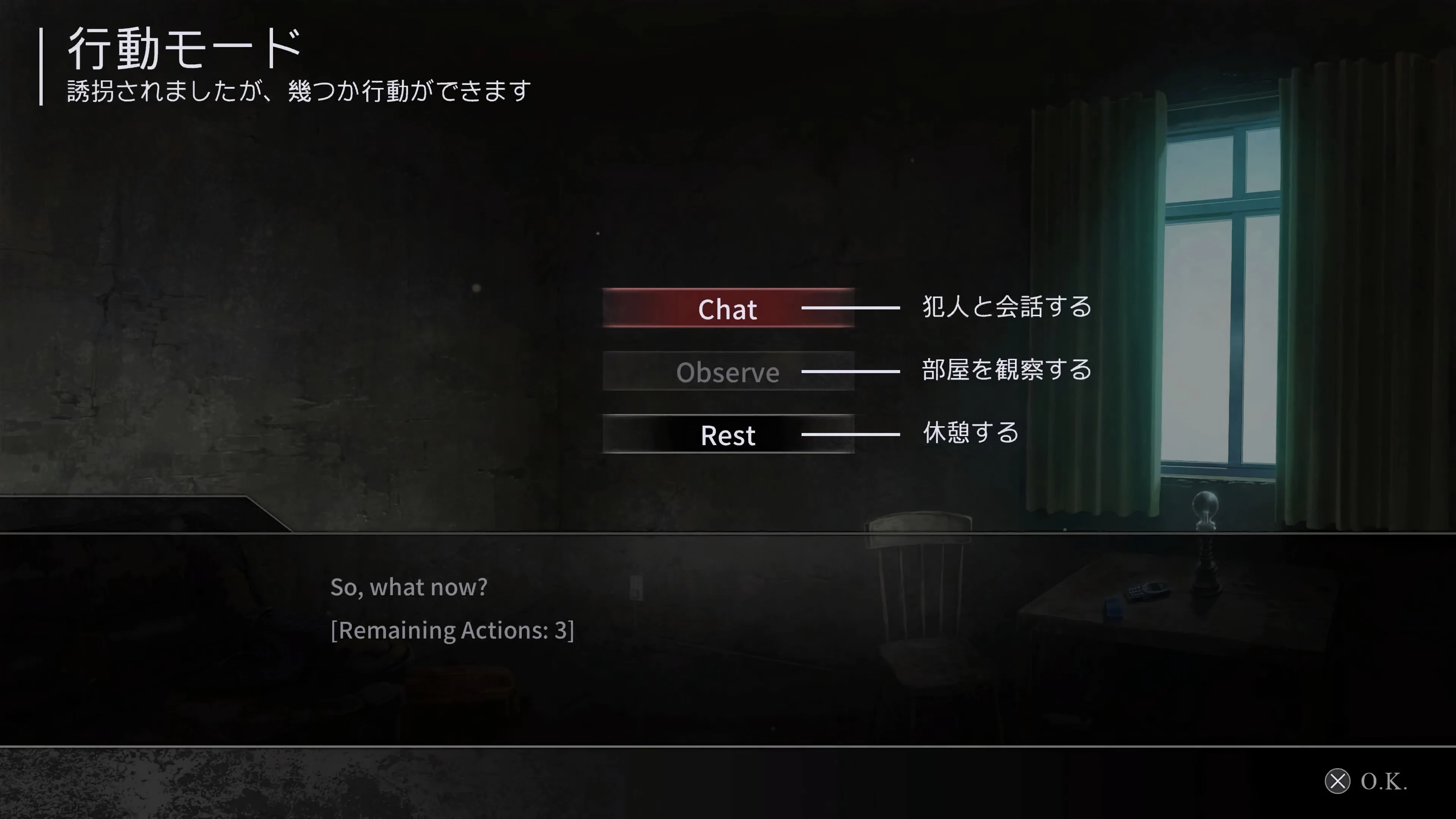Select the highlighted red Chat bar
Screen dimensions: 1456x819
[728, 309]
